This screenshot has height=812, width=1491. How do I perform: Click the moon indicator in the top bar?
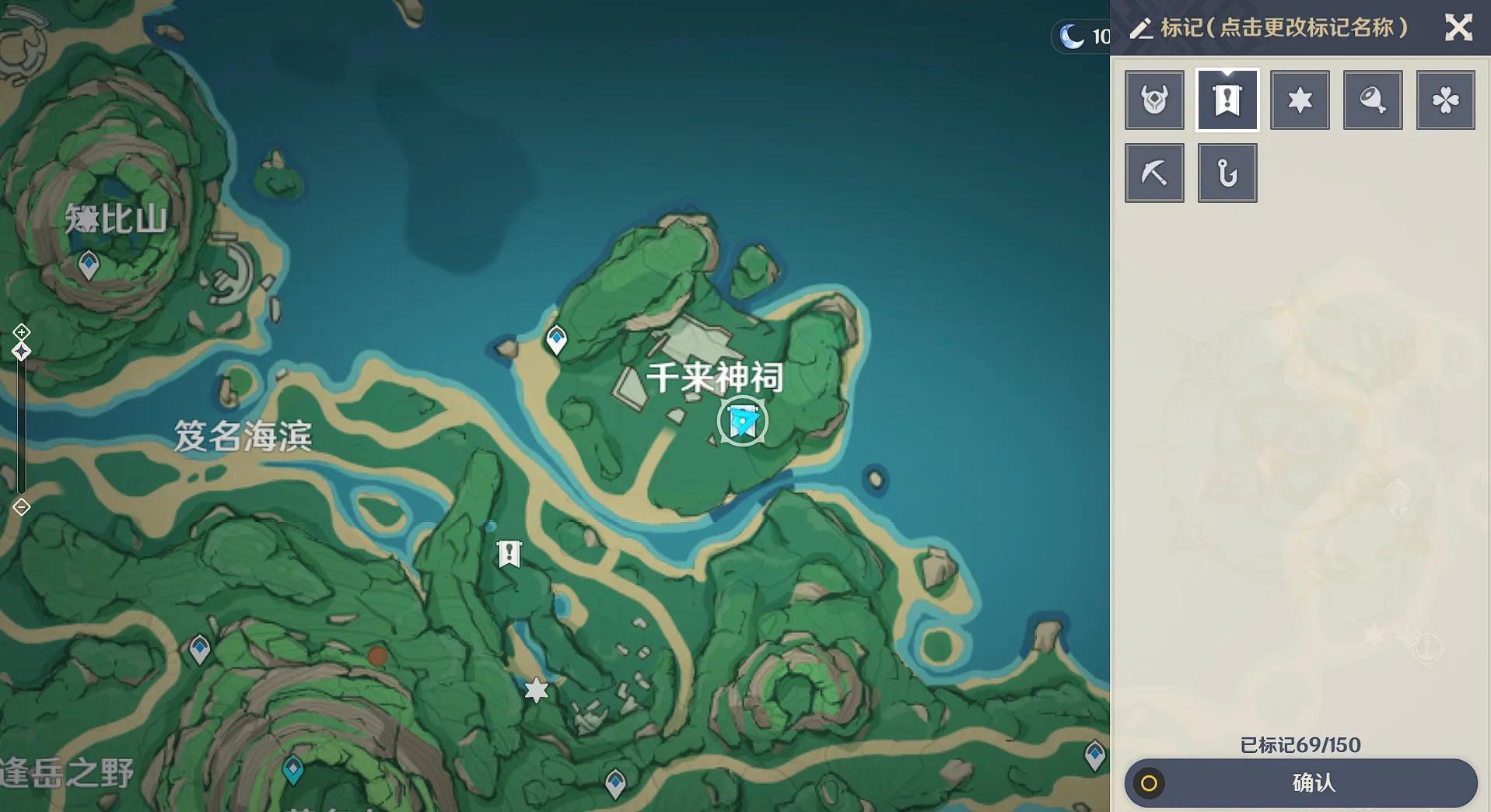click(1071, 34)
